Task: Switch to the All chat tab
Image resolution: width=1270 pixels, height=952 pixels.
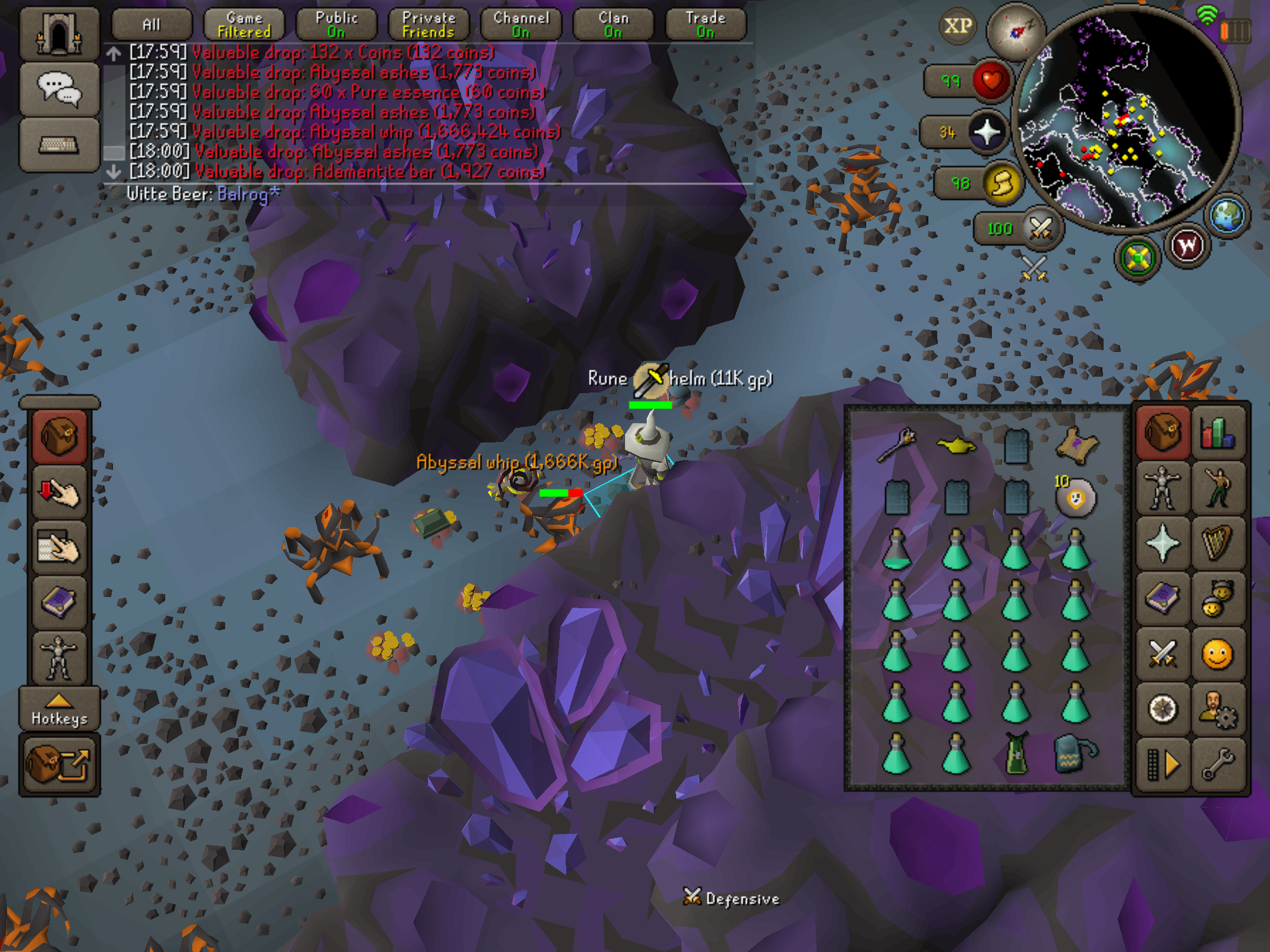Action: [x=151, y=25]
